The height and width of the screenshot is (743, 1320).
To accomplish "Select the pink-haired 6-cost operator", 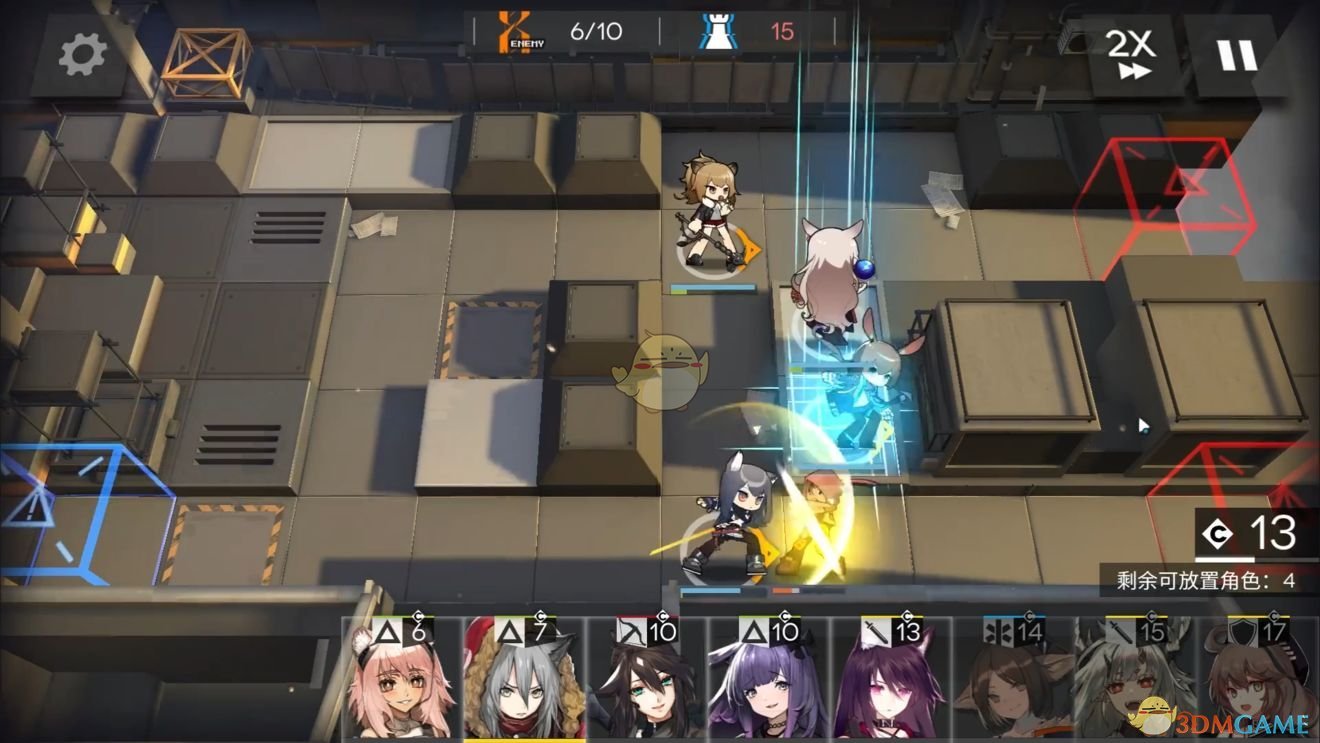I will (x=400, y=690).
